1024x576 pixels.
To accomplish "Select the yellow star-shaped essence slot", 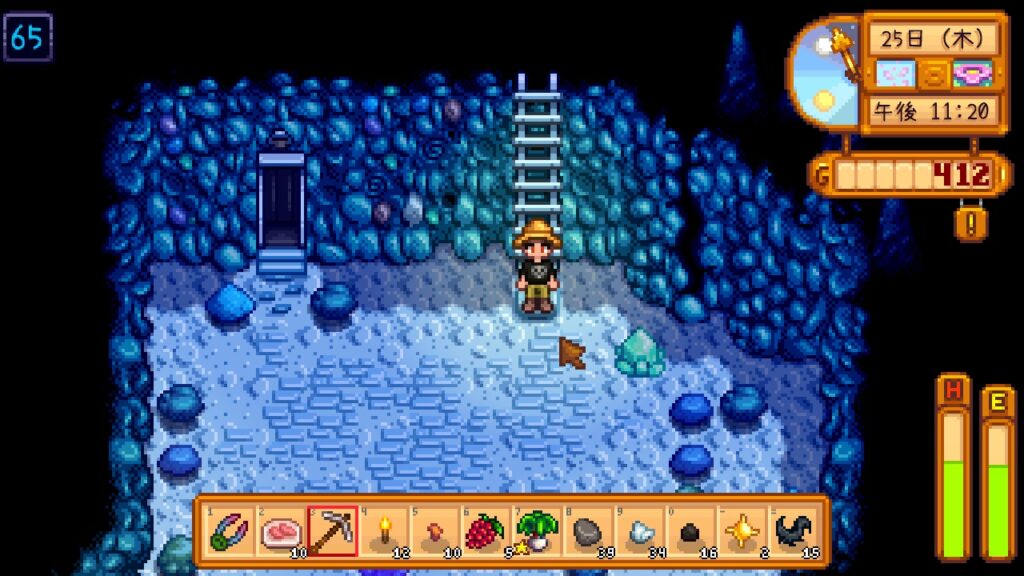I will tap(743, 530).
